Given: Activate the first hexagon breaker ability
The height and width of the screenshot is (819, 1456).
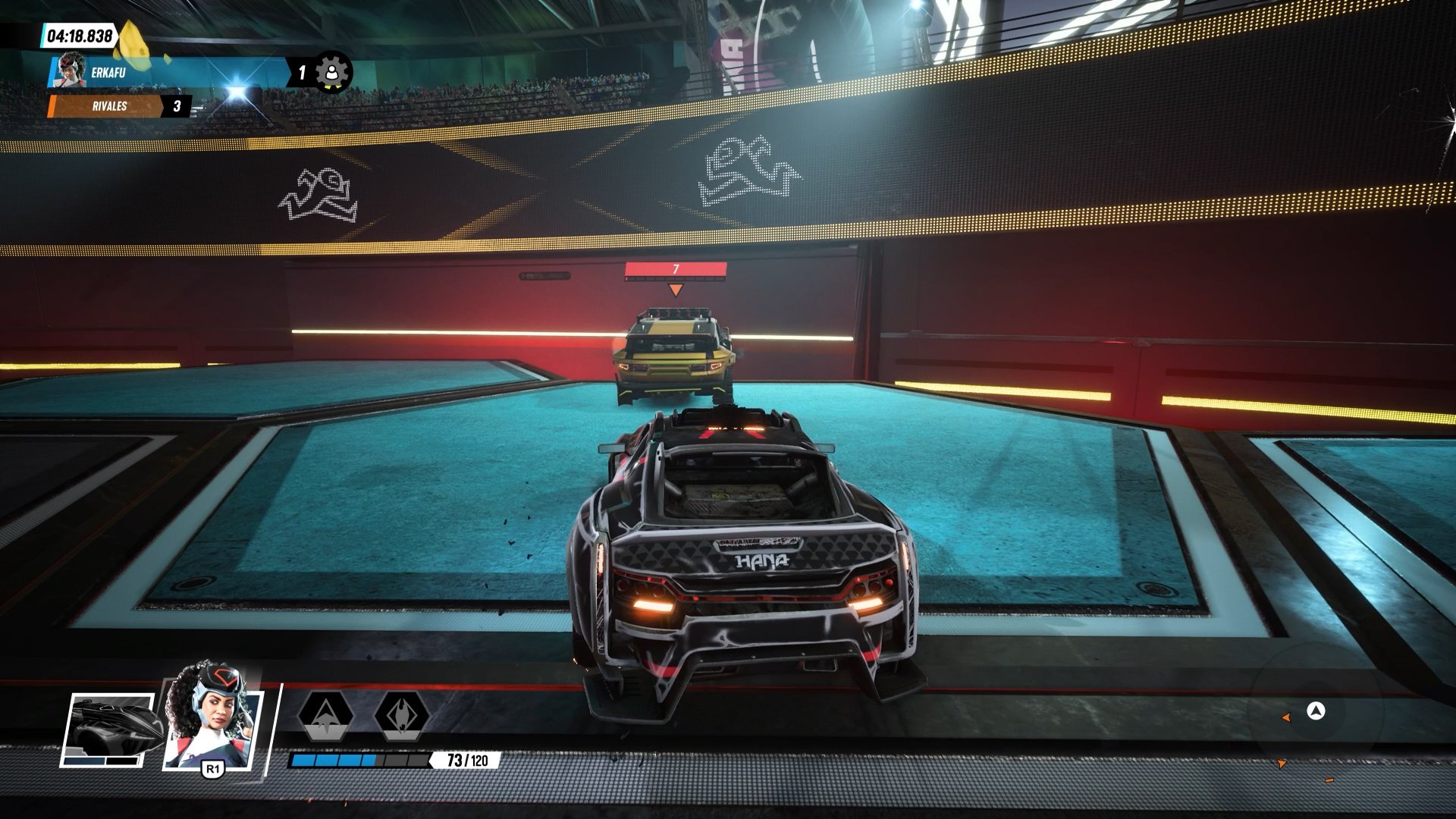Looking at the screenshot, I should 325,714.
